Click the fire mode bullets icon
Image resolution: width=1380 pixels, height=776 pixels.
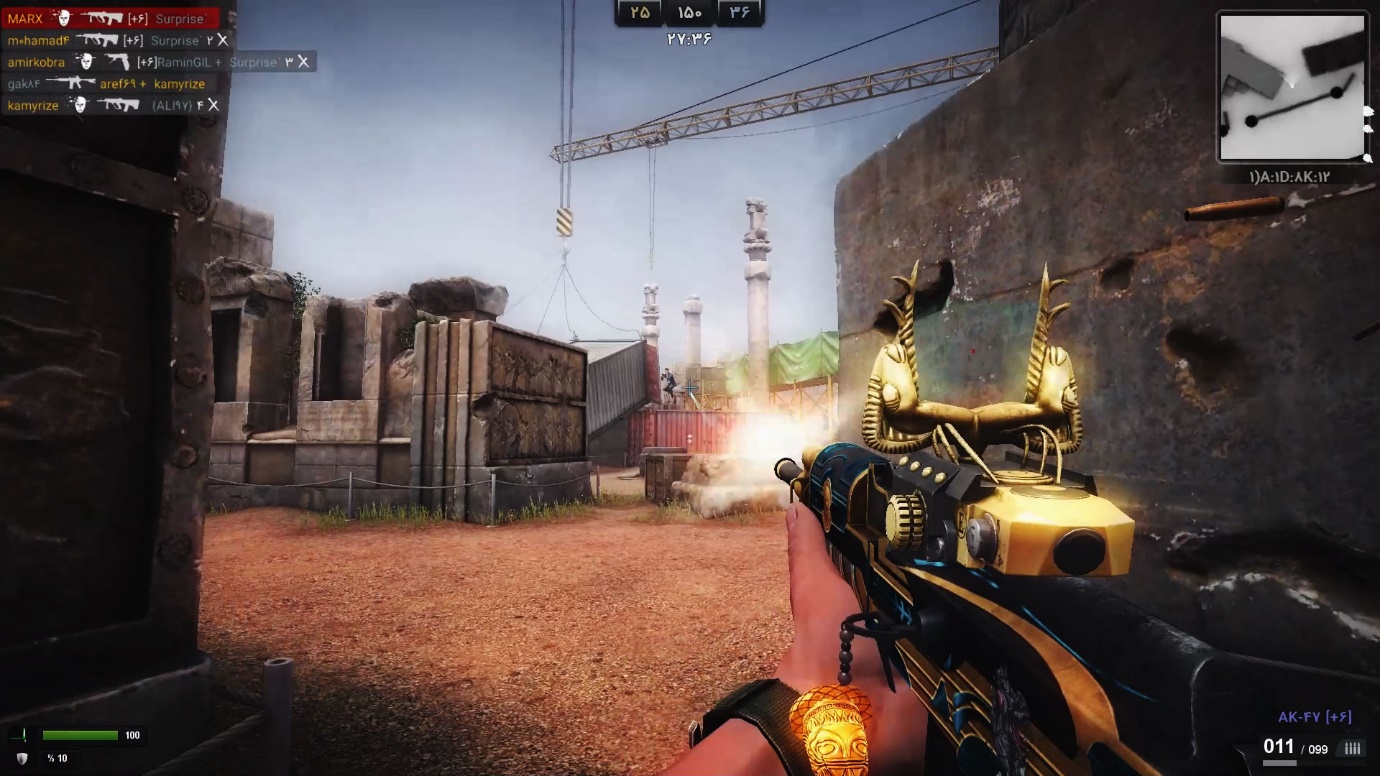click(x=1352, y=749)
